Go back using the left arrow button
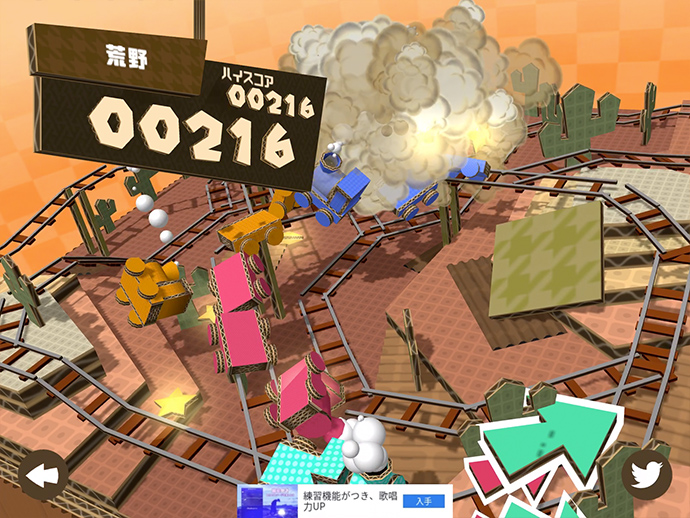This screenshot has width=690, height=518. [43, 476]
